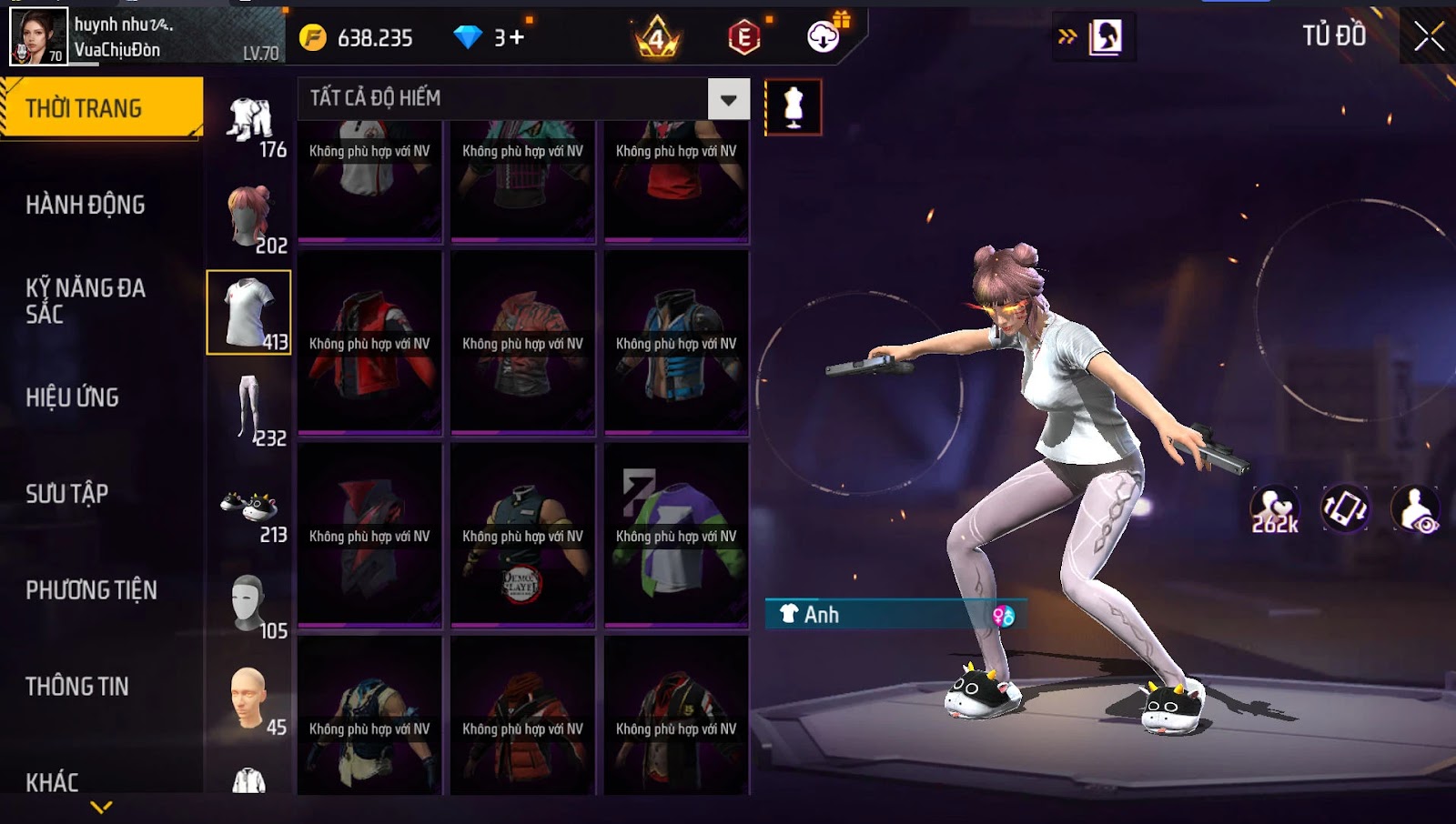The height and width of the screenshot is (824, 1456).
Task: Click the diamond currency counter
Action: coord(490,37)
